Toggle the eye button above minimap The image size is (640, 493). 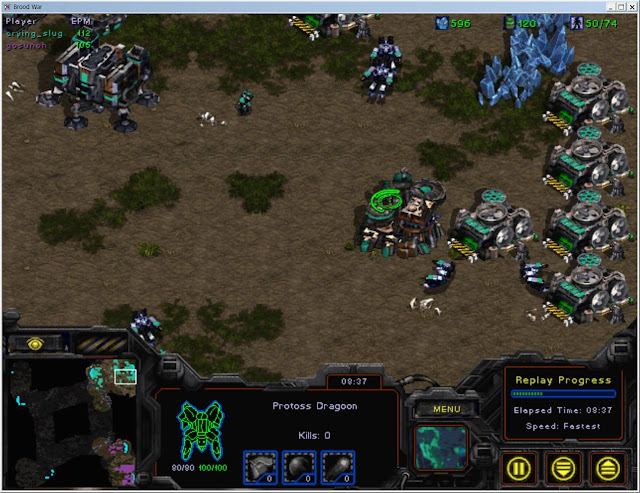tap(35, 343)
